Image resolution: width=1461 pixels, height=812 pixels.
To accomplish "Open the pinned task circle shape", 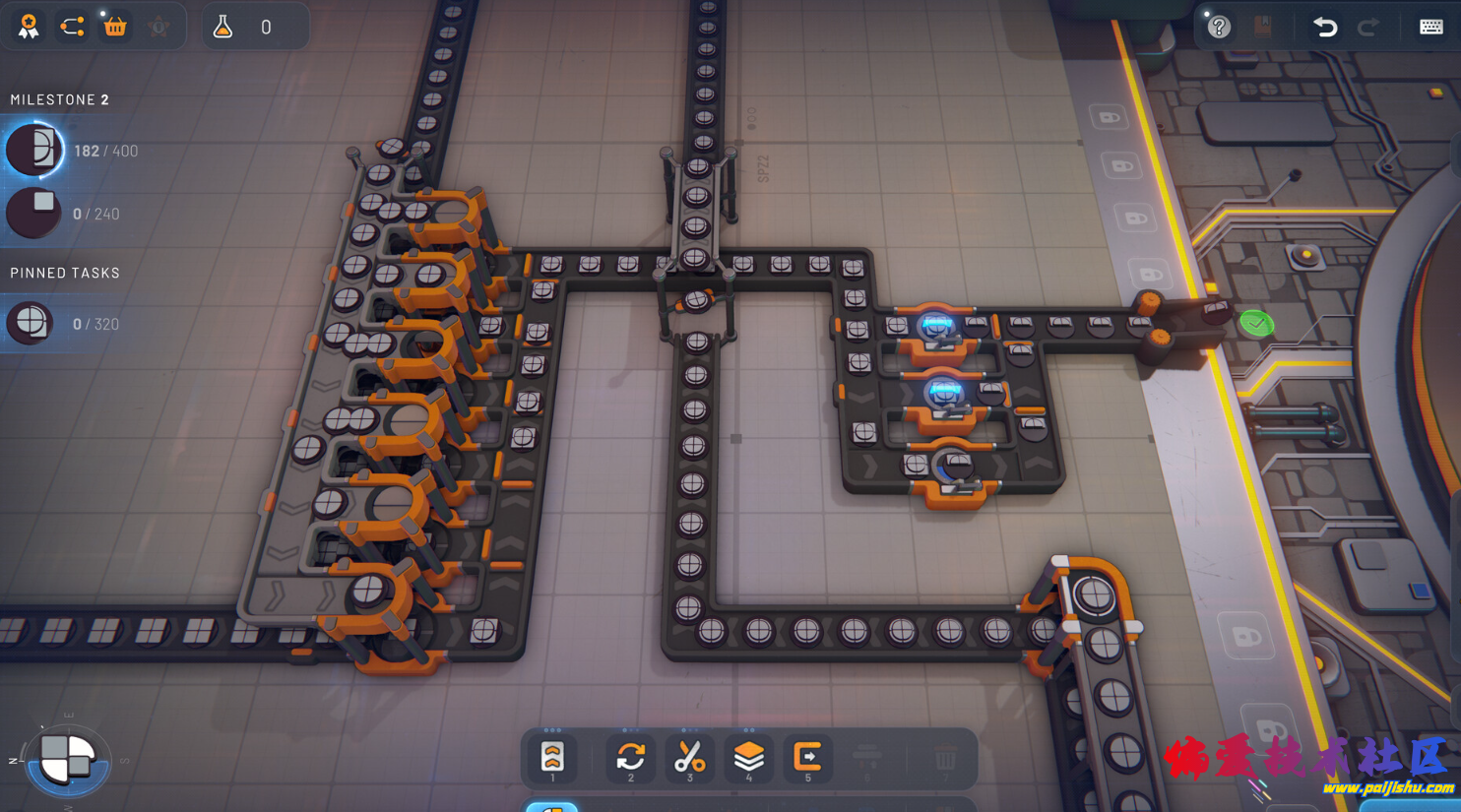I will (32, 323).
